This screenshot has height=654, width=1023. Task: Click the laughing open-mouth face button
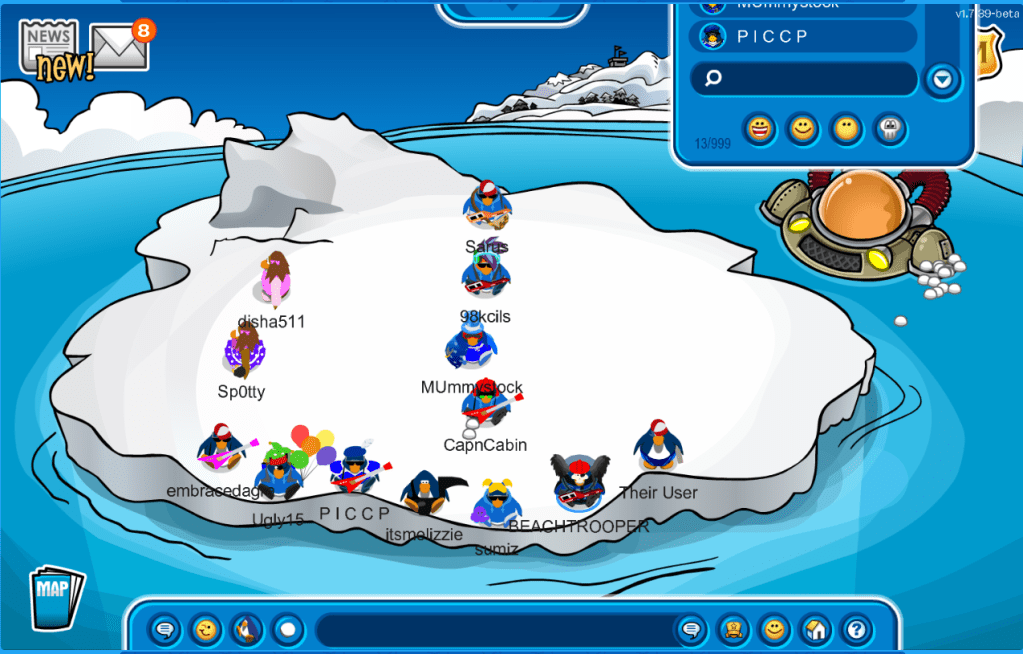pyautogui.click(x=760, y=128)
